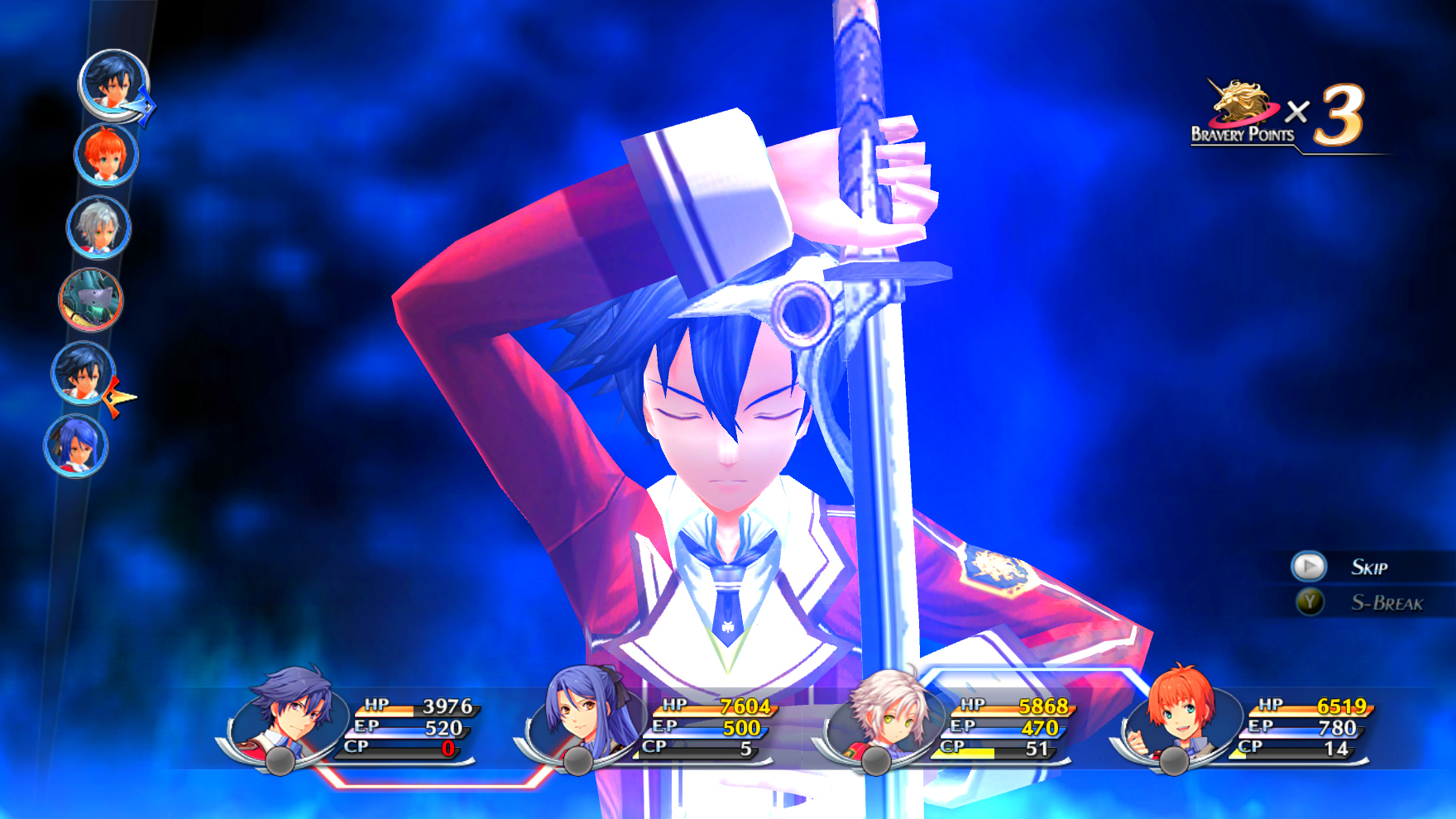Click Rean's turn icon with blue arrow
This screenshot has width=1456, height=819.
click(x=113, y=84)
